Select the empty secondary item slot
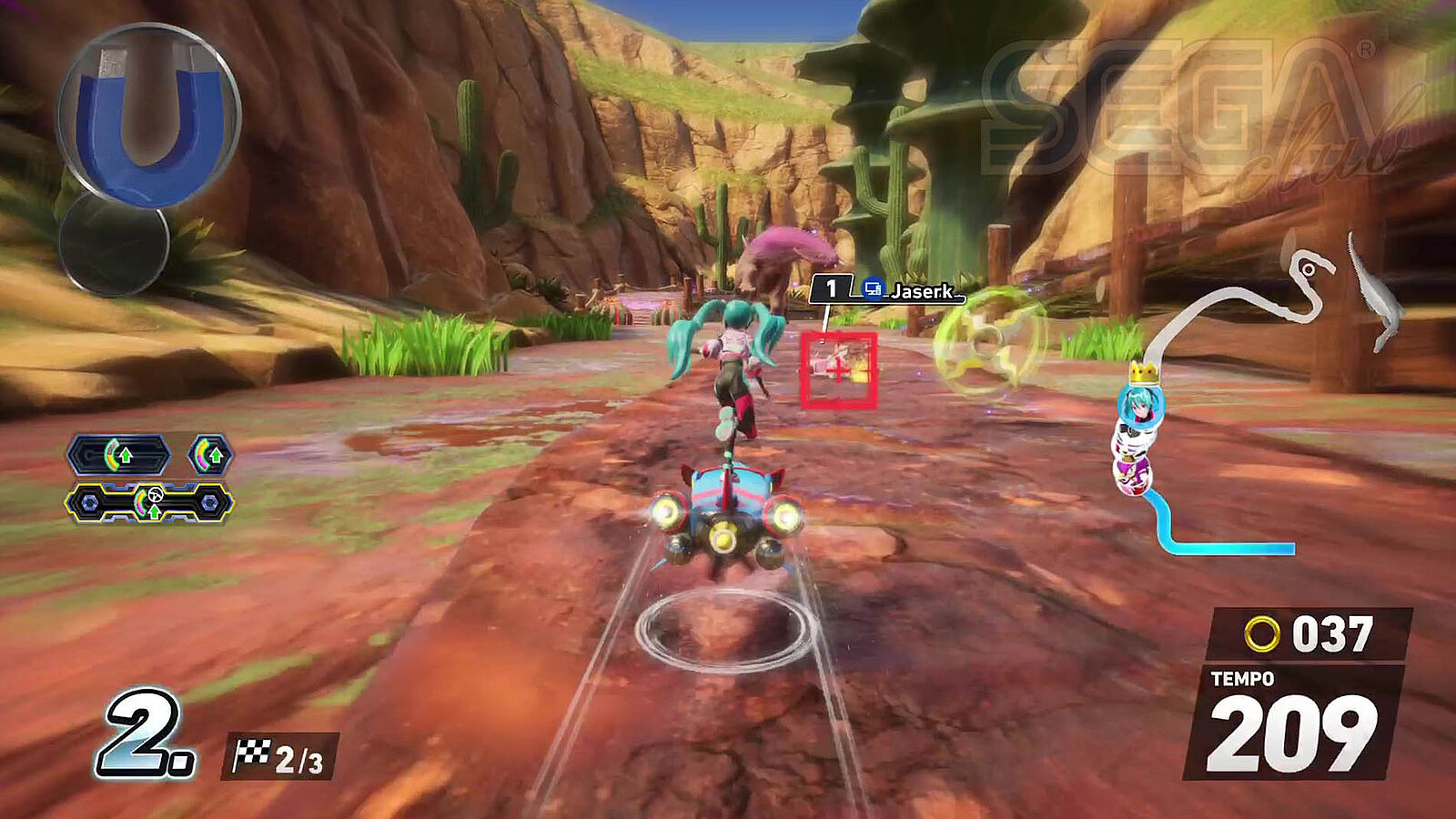This screenshot has height=819, width=1456. (x=114, y=243)
